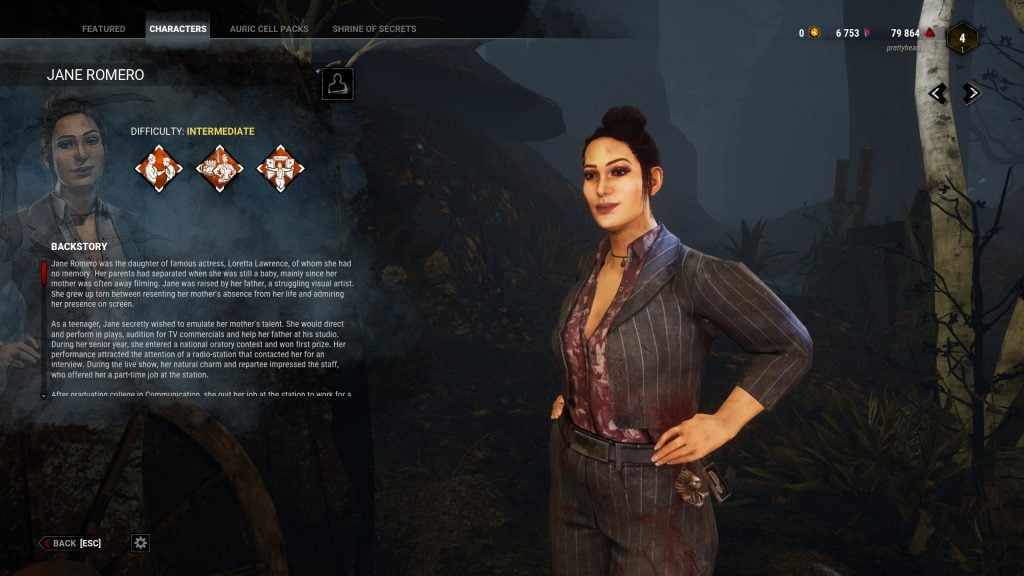Open the Auric Cell Packs tab
1024x576 pixels.
coord(269,29)
